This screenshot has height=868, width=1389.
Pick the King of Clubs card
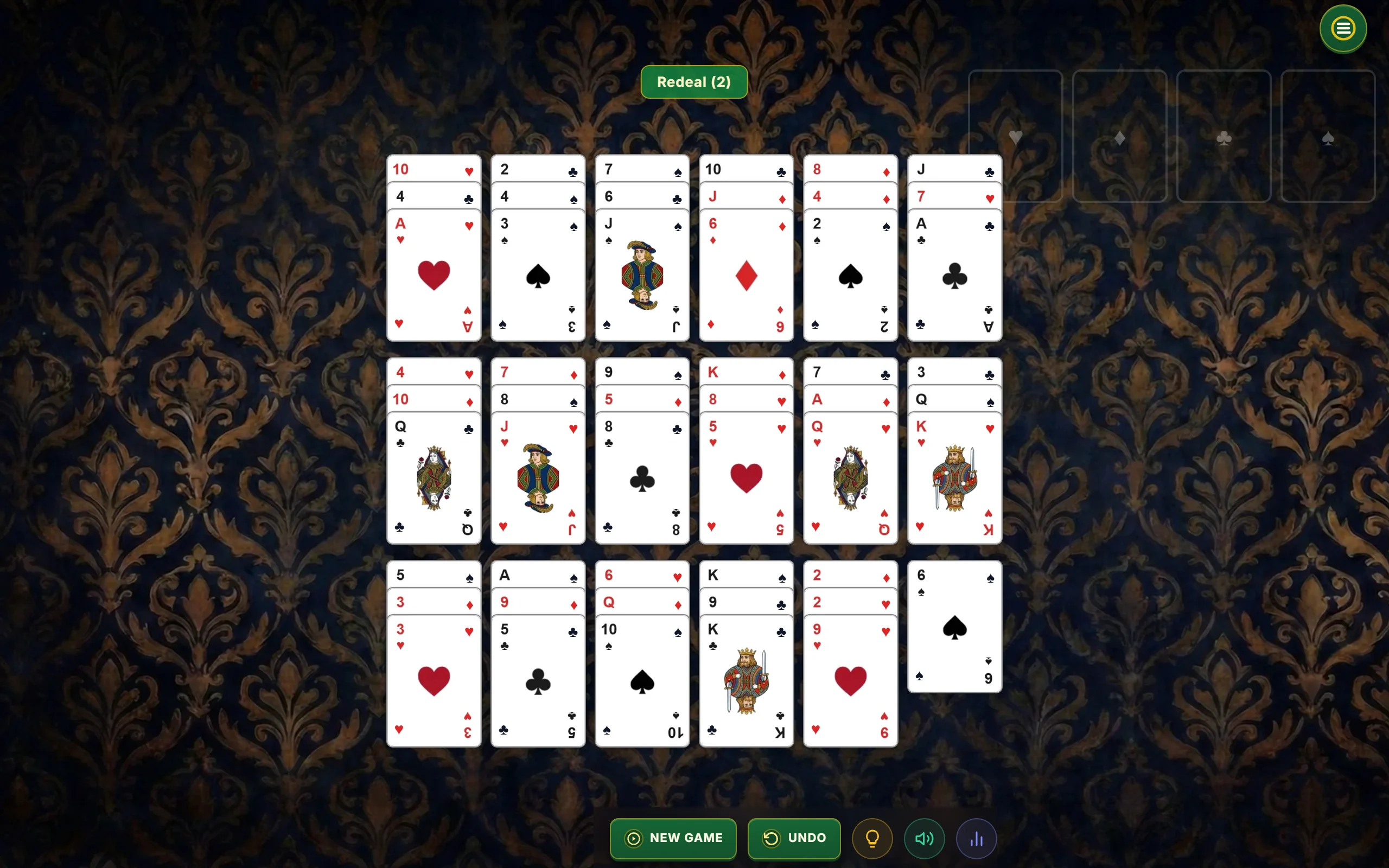(746, 681)
